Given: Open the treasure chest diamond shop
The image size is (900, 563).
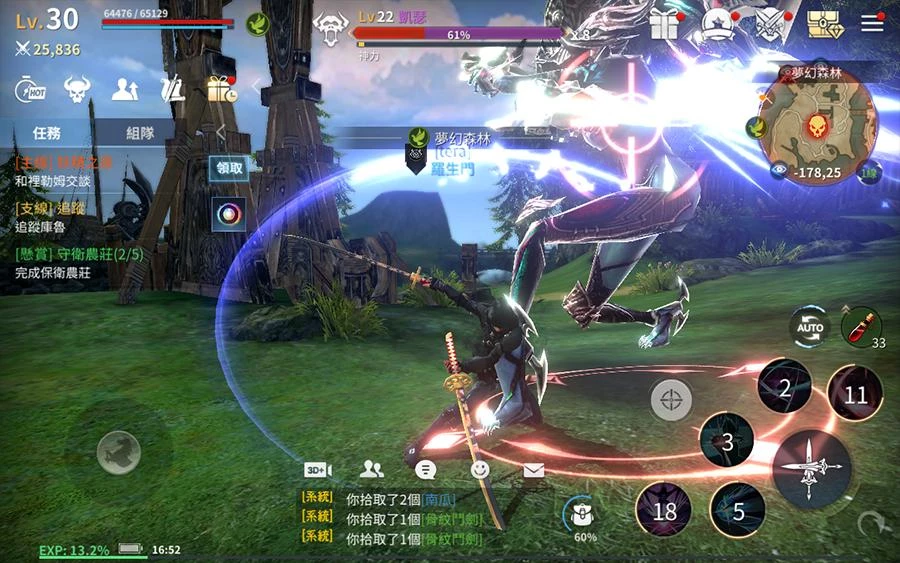Looking at the screenshot, I should click(824, 24).
